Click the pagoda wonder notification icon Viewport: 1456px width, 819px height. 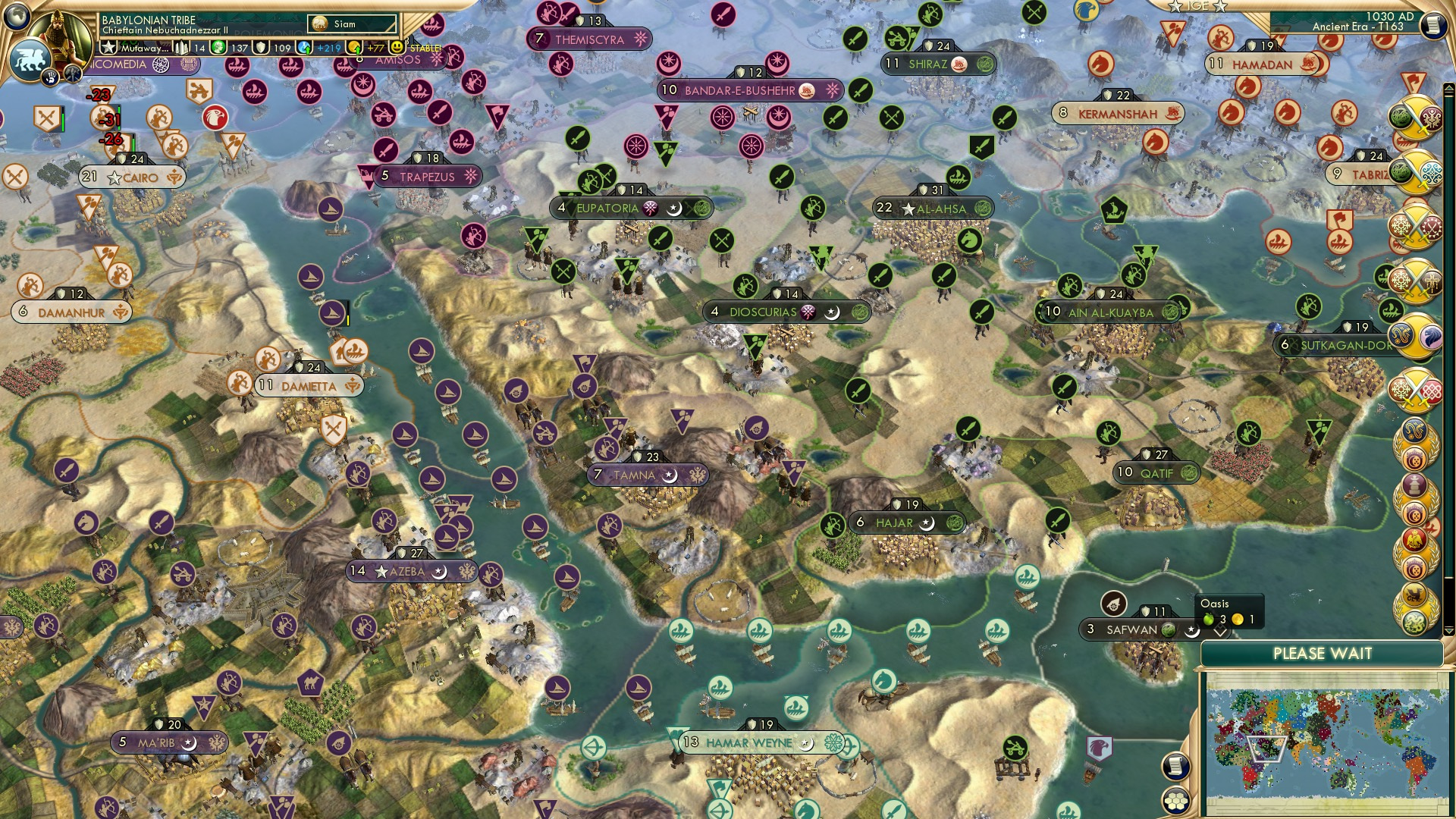[1414, 485]
